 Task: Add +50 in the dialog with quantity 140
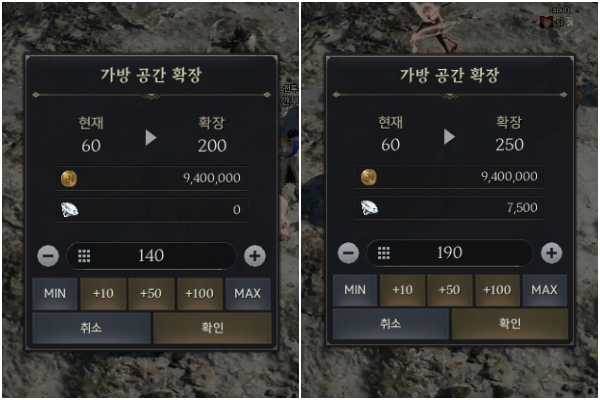[x=152, y=293]
